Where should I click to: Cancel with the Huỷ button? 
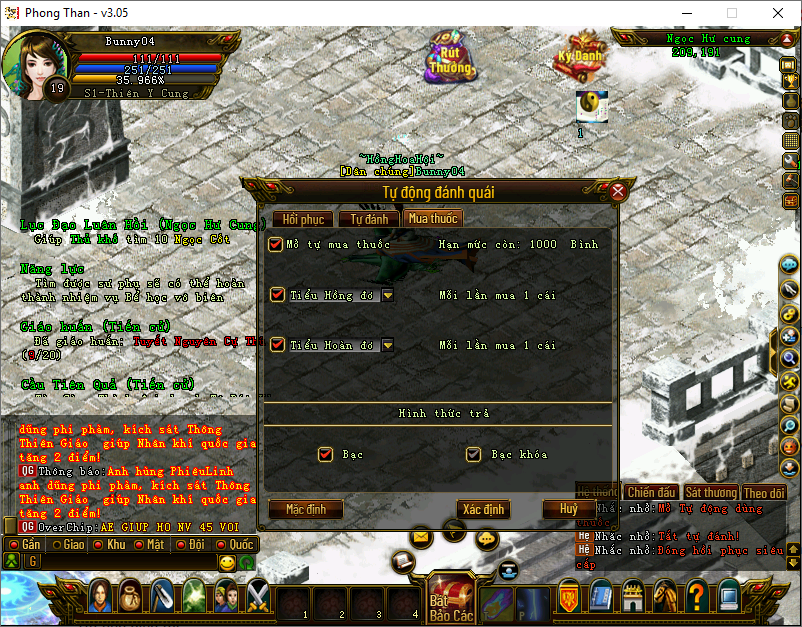[568, 509]
